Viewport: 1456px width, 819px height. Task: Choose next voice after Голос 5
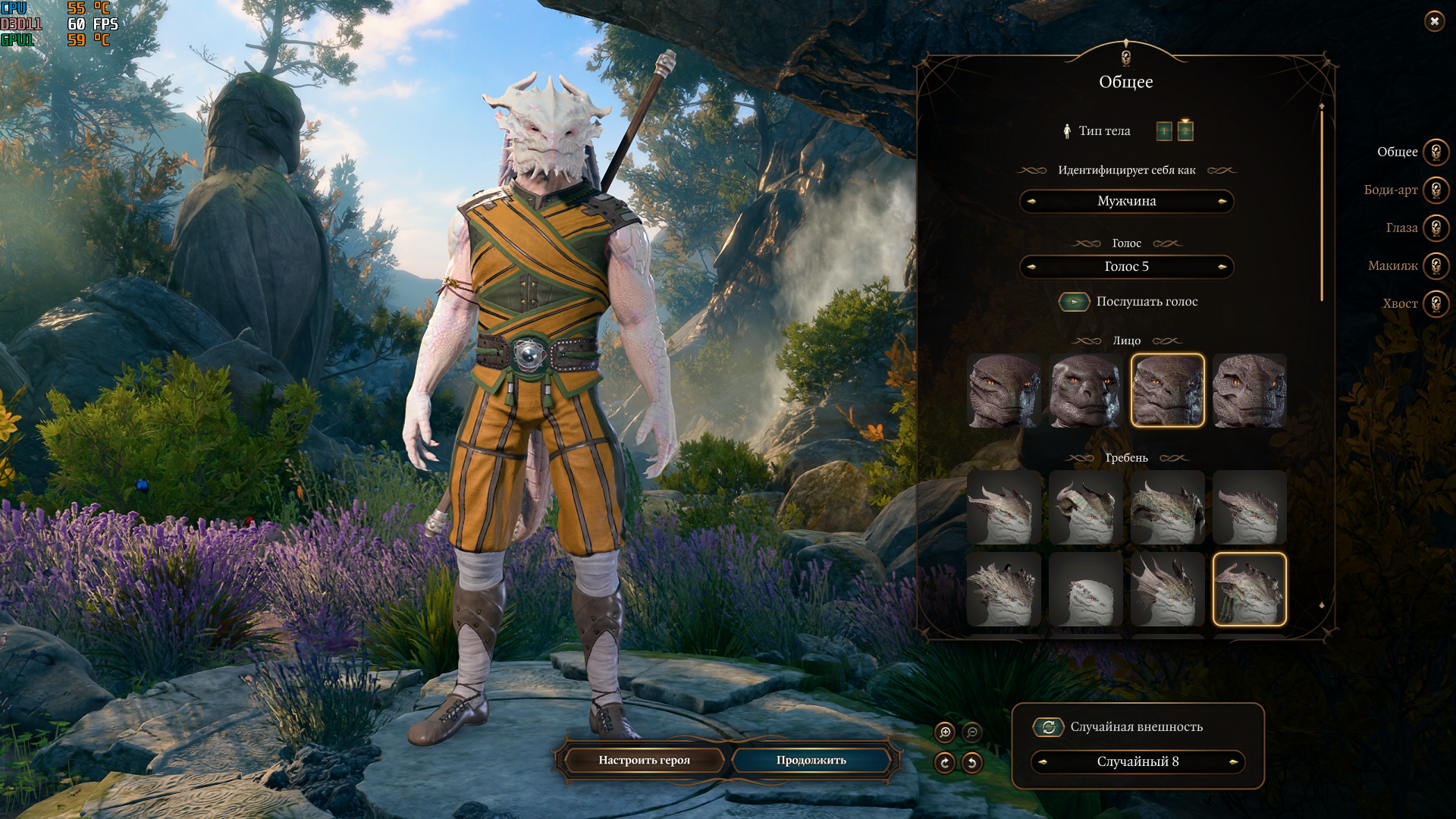coord(1222,267)
